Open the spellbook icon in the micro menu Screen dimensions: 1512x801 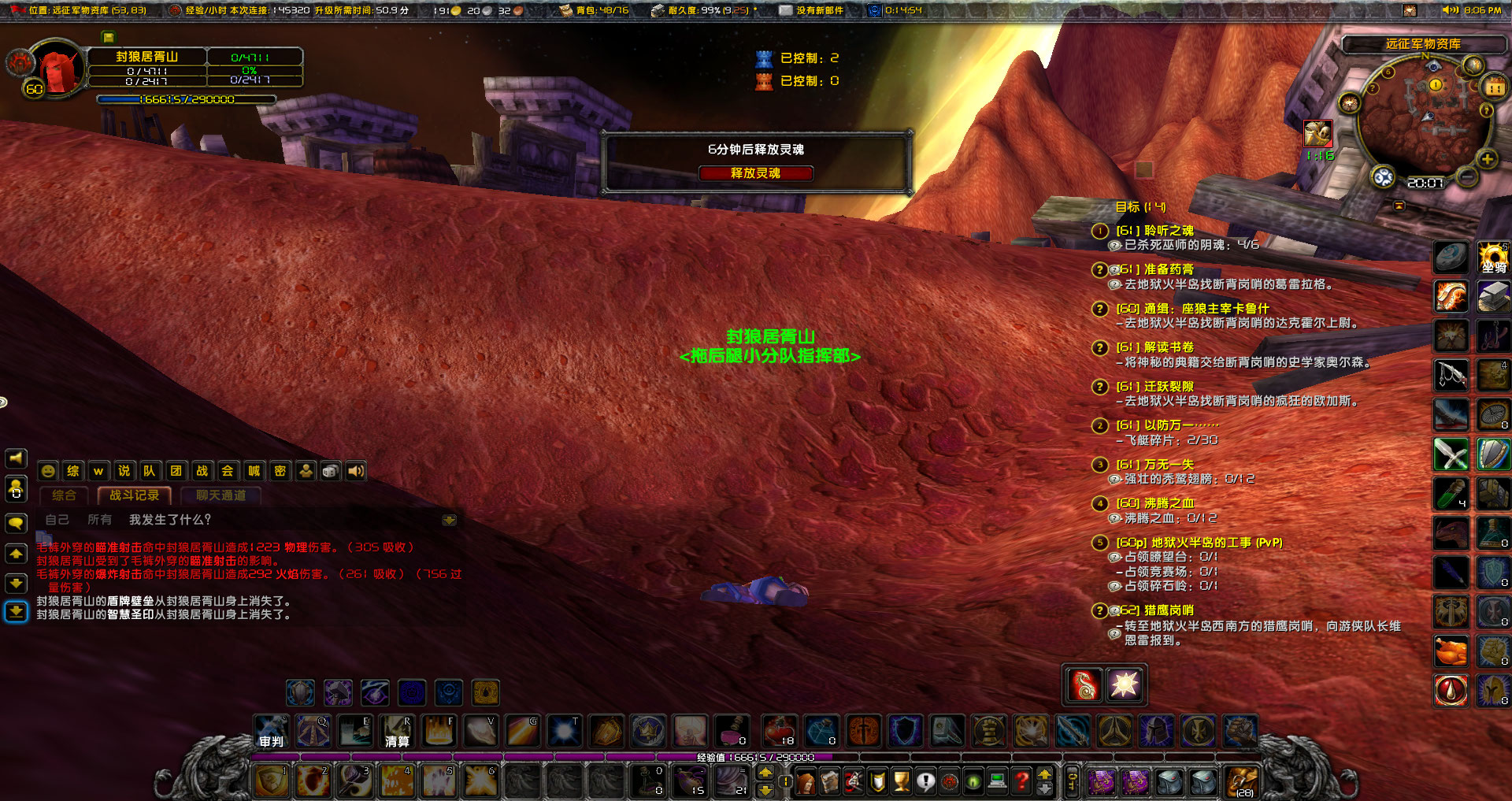tap(829, 781)
